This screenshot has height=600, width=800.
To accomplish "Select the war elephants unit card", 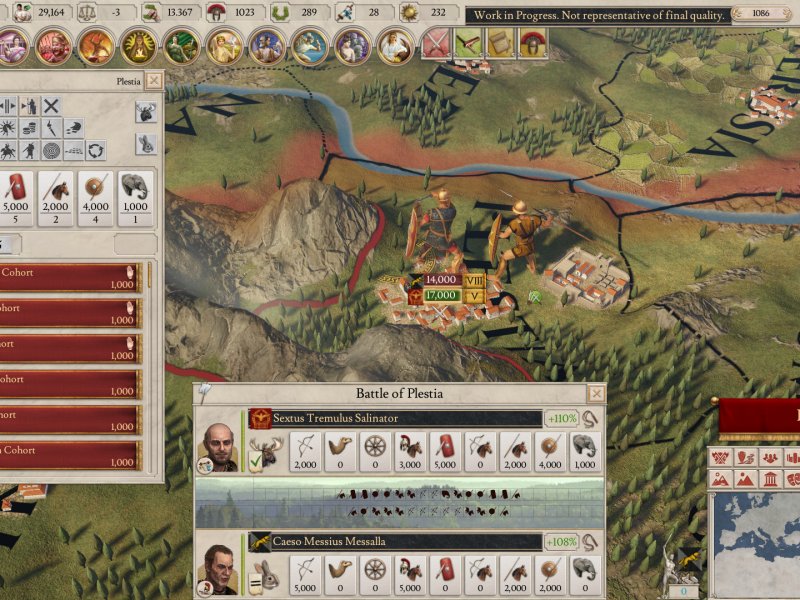I will pyautogui.click(x=136, y=198).
